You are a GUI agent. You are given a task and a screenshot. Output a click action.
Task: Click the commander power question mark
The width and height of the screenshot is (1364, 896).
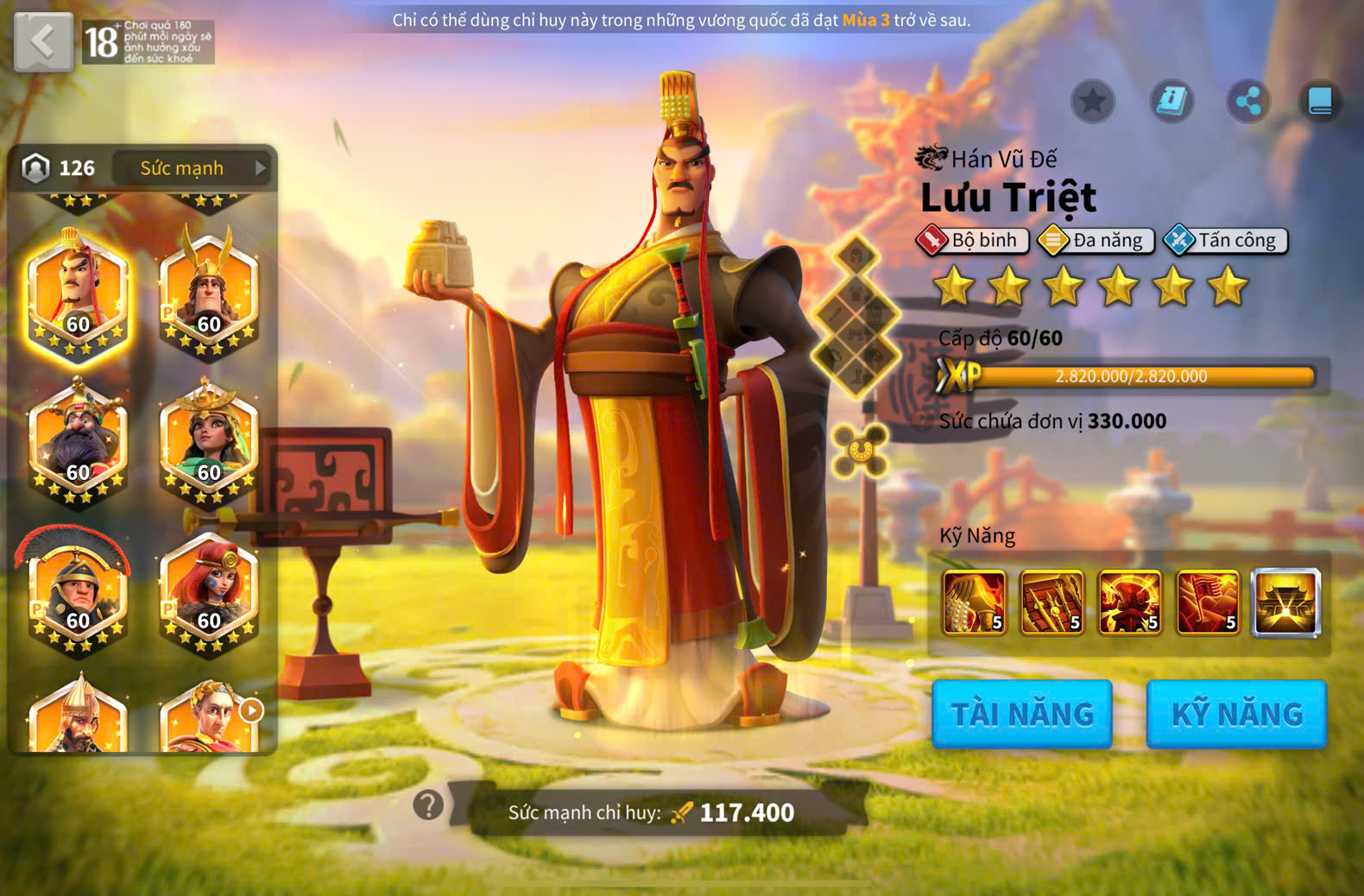click(428, 805)
